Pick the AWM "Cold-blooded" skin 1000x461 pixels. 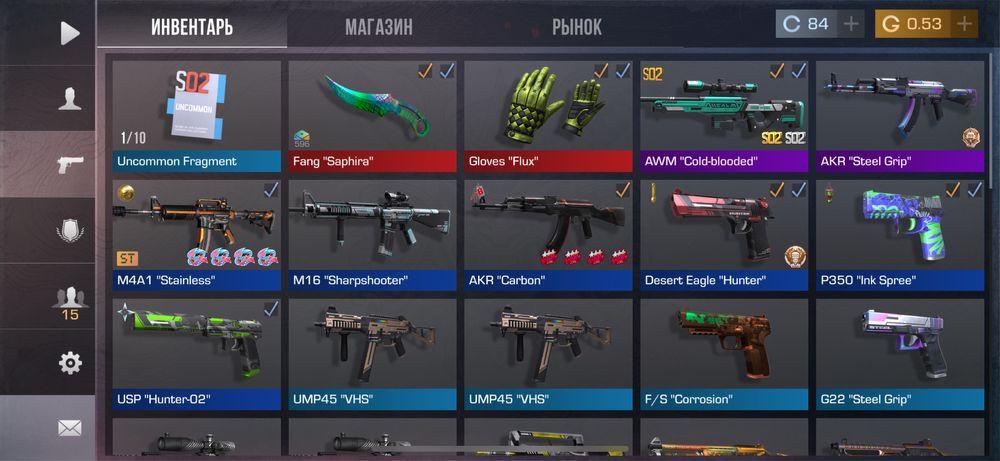pyautogui.click(x=724, y=116)
